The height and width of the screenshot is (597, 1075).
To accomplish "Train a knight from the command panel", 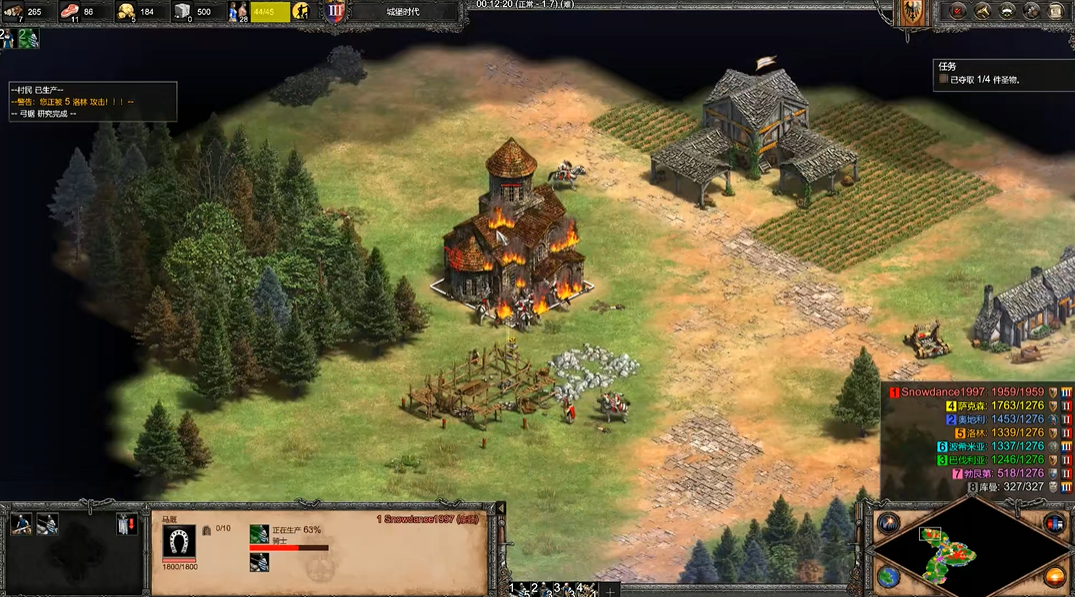I will point(21,524).
